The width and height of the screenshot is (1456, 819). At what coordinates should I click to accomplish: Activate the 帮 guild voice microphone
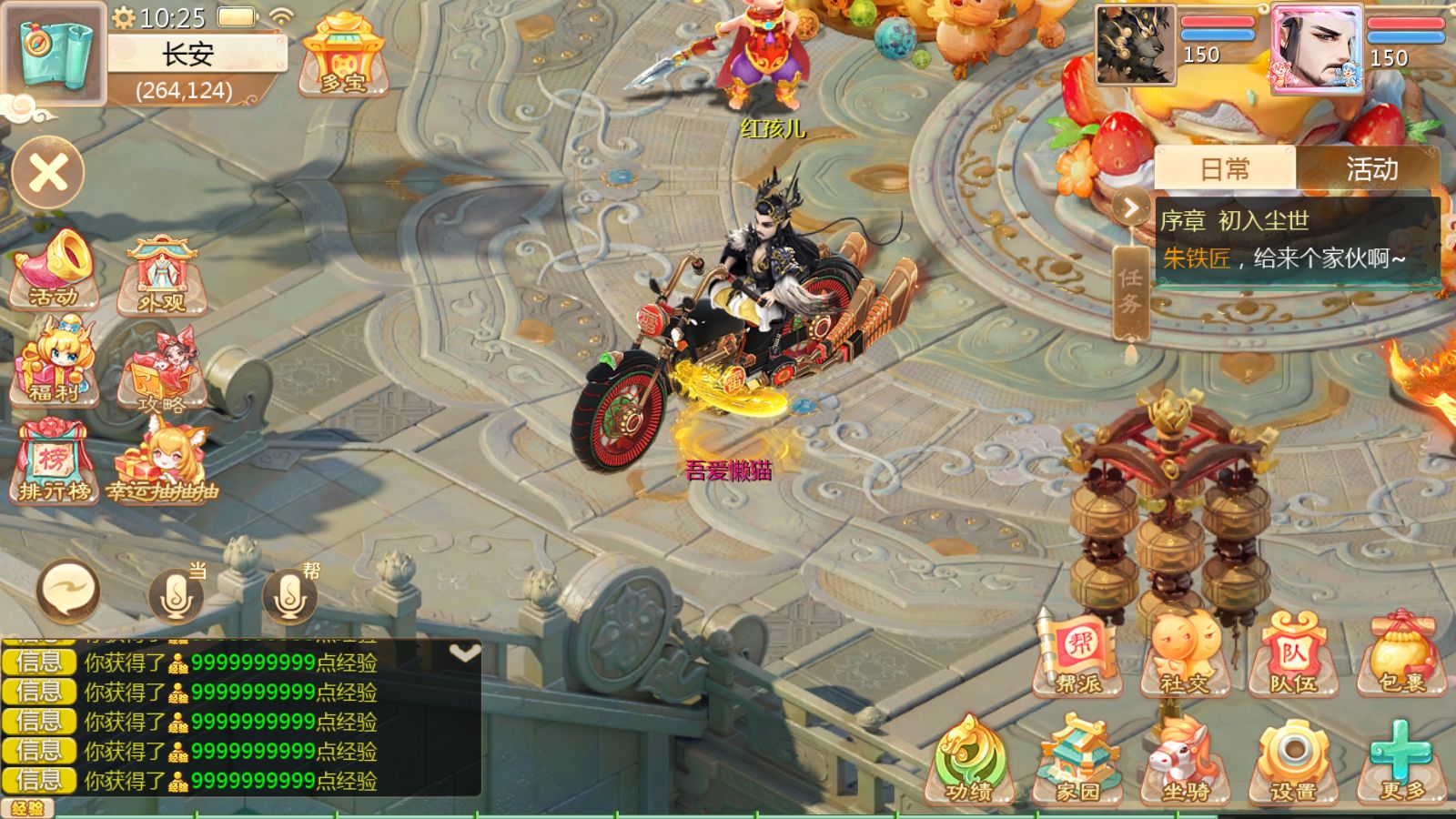point(289,594)
